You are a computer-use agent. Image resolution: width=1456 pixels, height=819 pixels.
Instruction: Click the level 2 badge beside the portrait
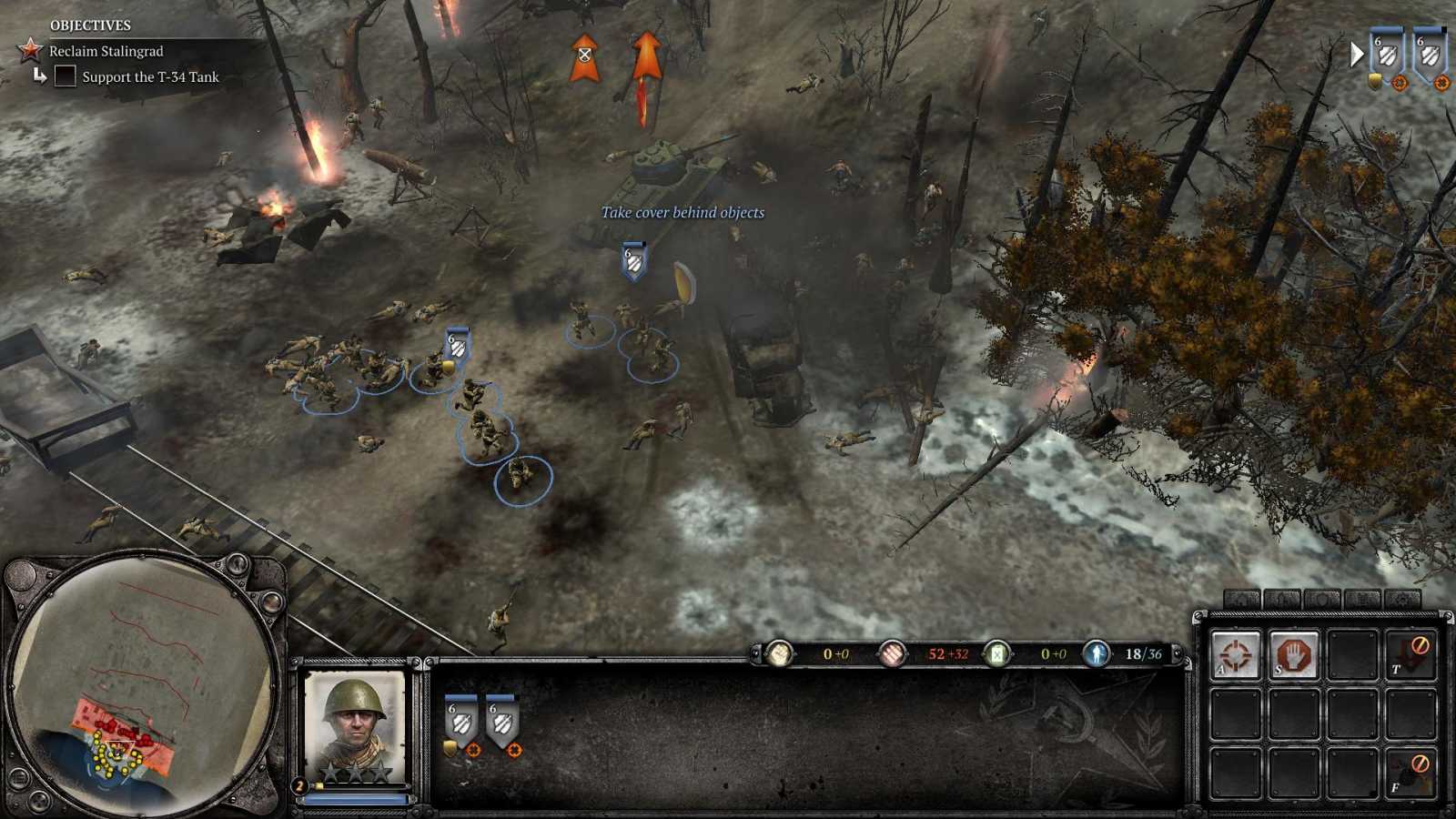[299, 785]
